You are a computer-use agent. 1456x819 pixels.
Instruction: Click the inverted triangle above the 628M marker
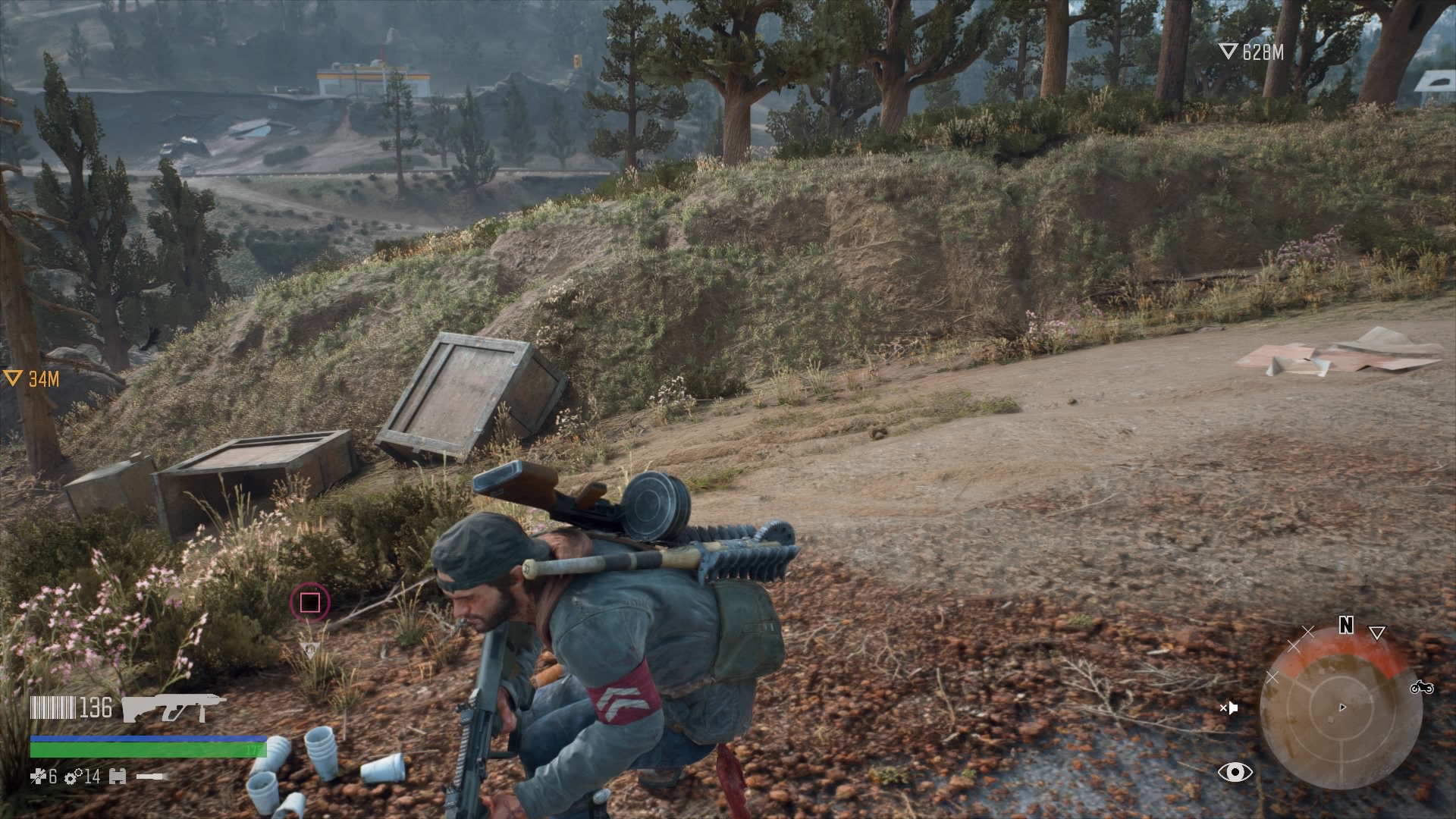point(1229,50)
